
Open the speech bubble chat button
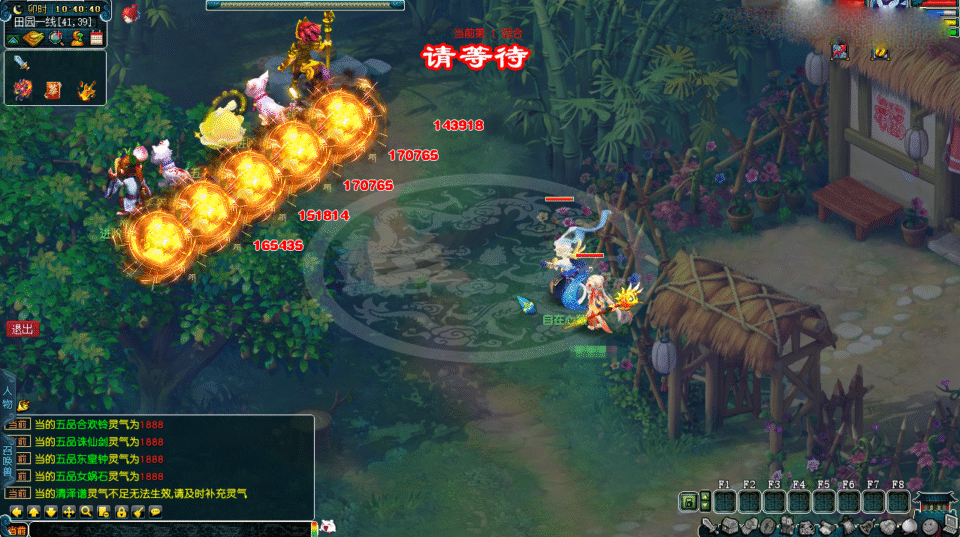156,511
